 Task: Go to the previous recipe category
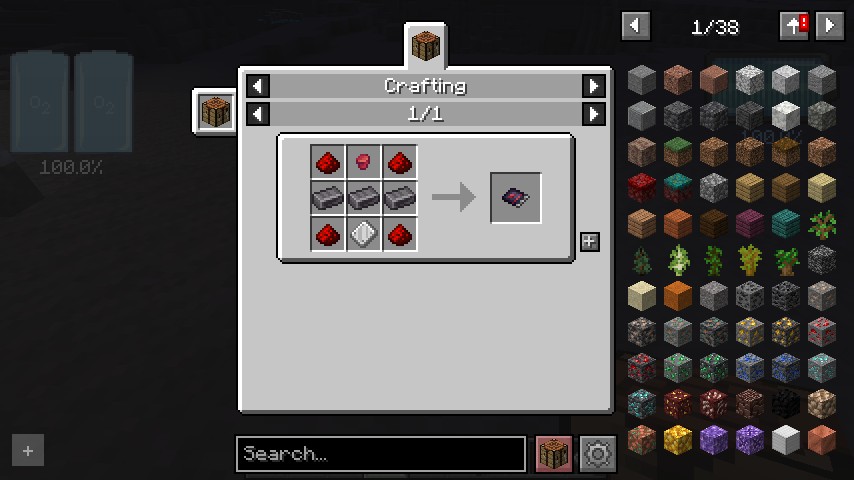(258, 86)
